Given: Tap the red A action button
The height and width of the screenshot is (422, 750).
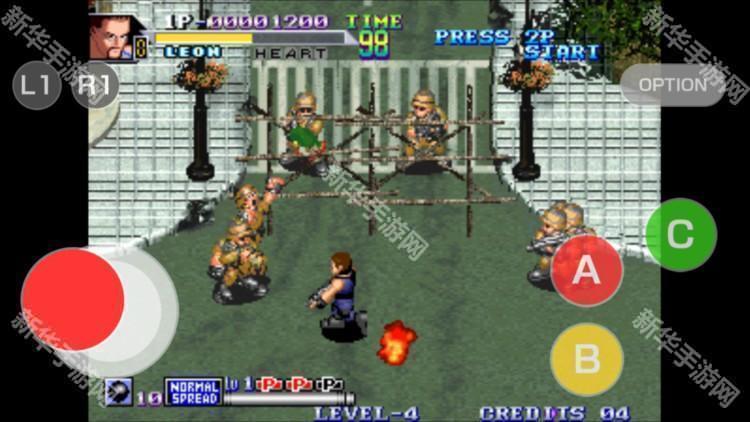Looking at the screenshot, I should click(x=587, y=269).
